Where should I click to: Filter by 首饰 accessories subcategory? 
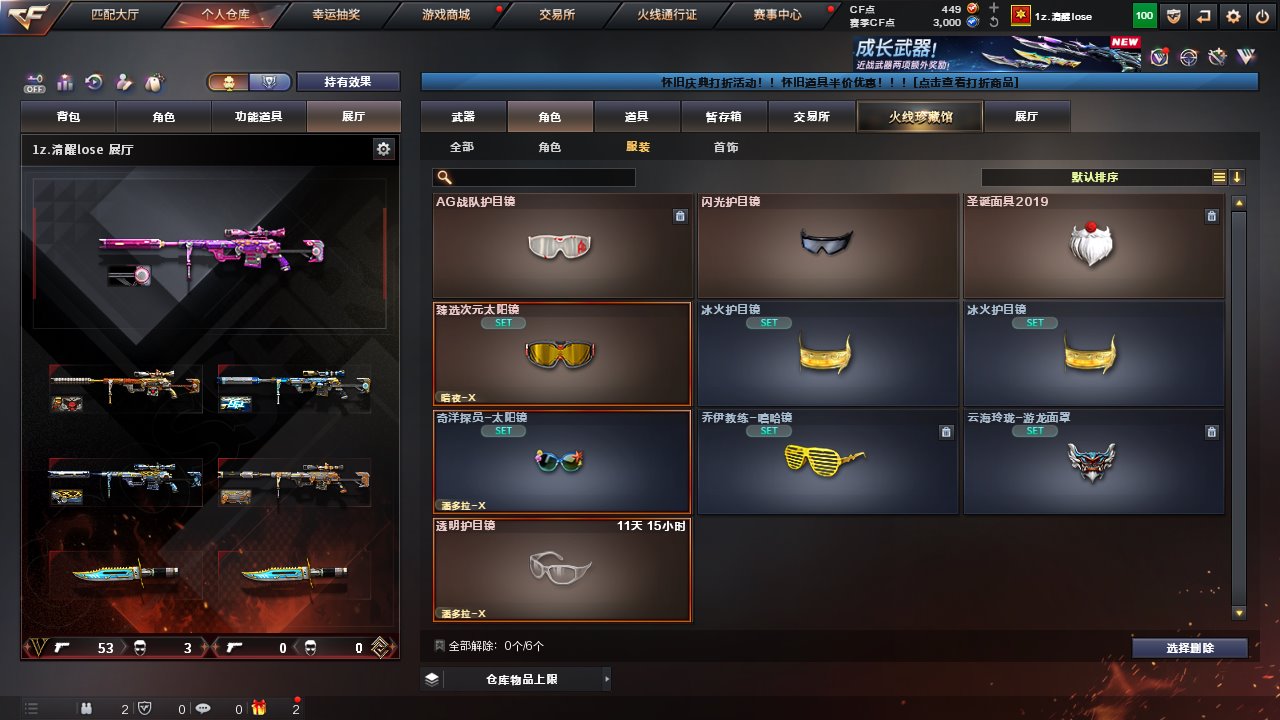(x=726, y=147)
